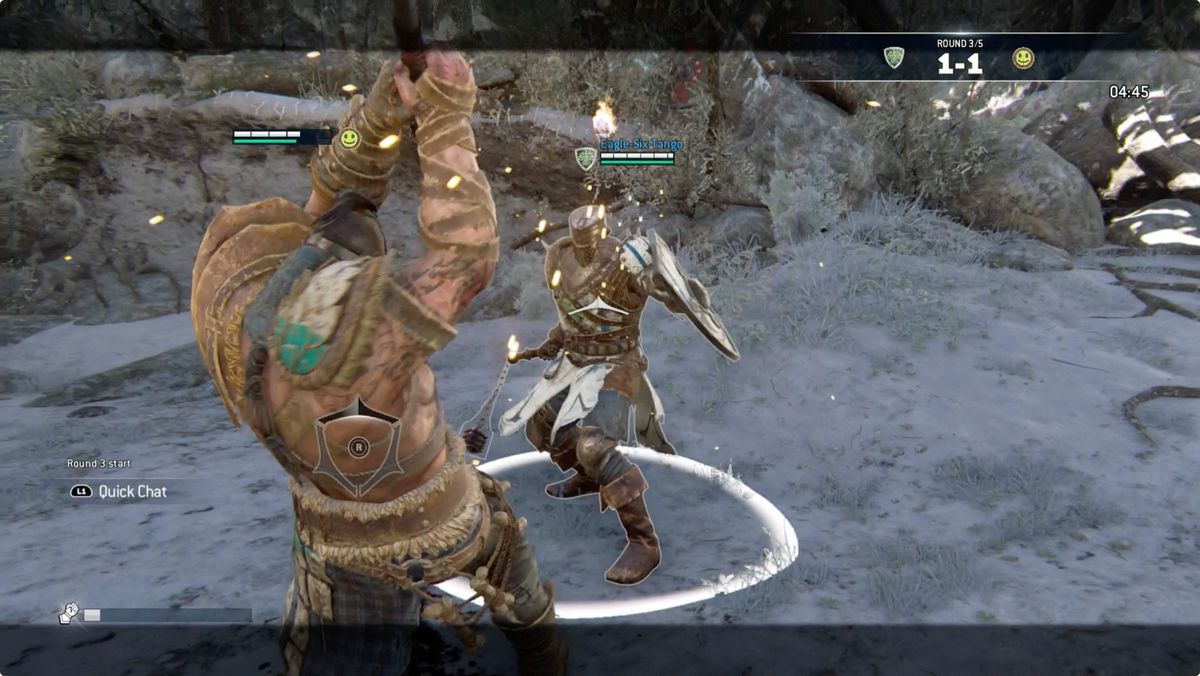1200x676 pixels.
Task: Click the Eagle Six Tango name tag
Action: tap(641, 145)
